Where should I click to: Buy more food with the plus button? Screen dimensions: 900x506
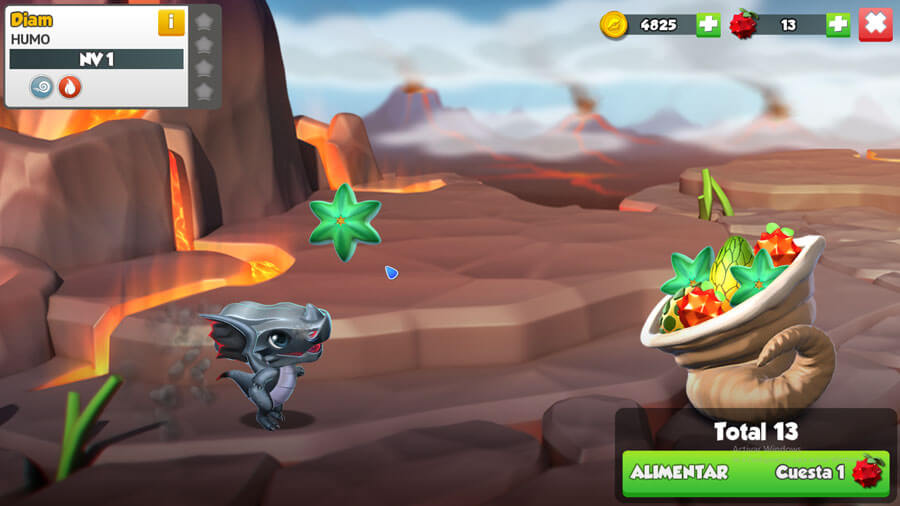(838, 24)
